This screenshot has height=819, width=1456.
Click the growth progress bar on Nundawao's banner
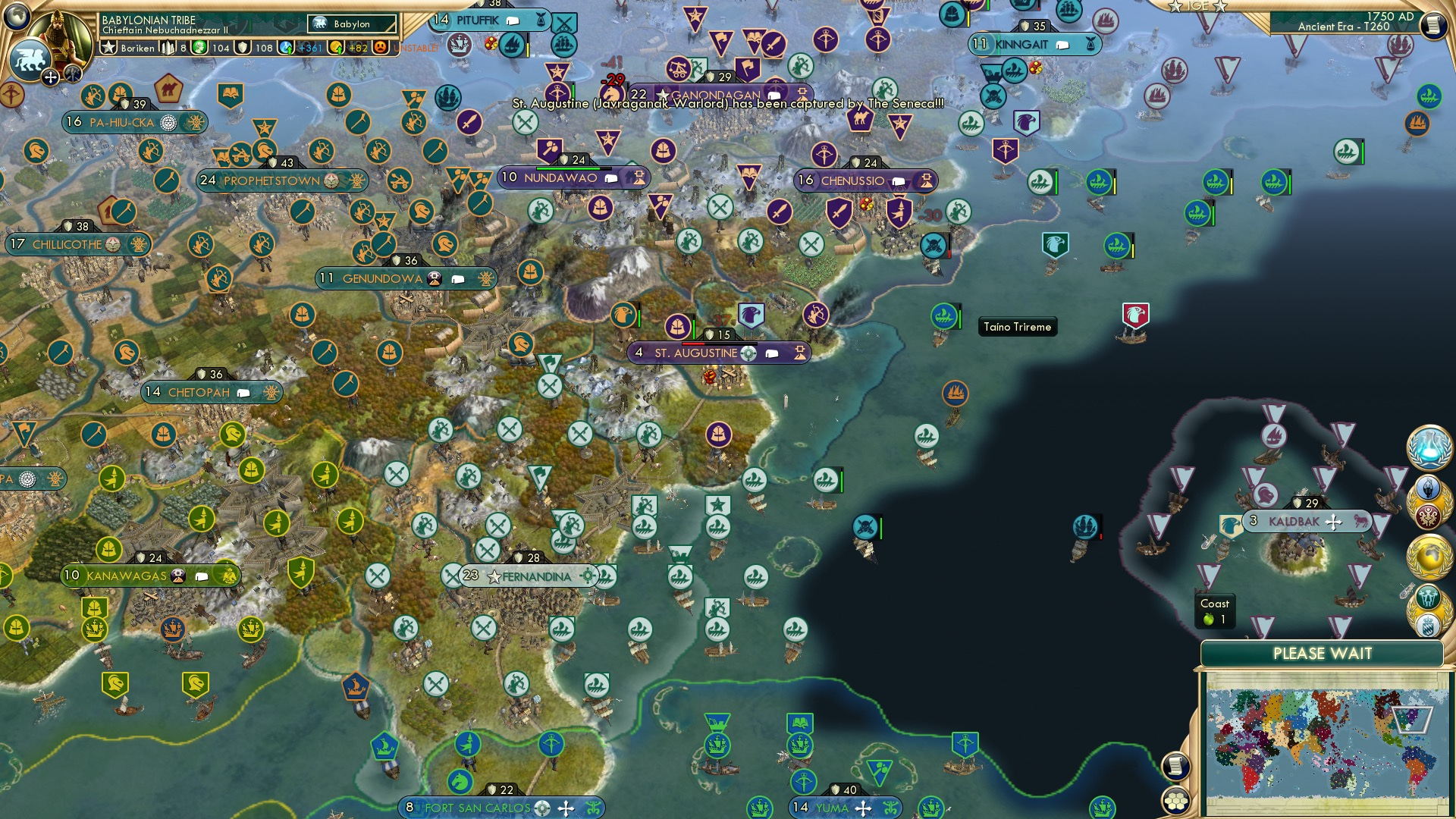pyautogui.click(x=574, y=168)
